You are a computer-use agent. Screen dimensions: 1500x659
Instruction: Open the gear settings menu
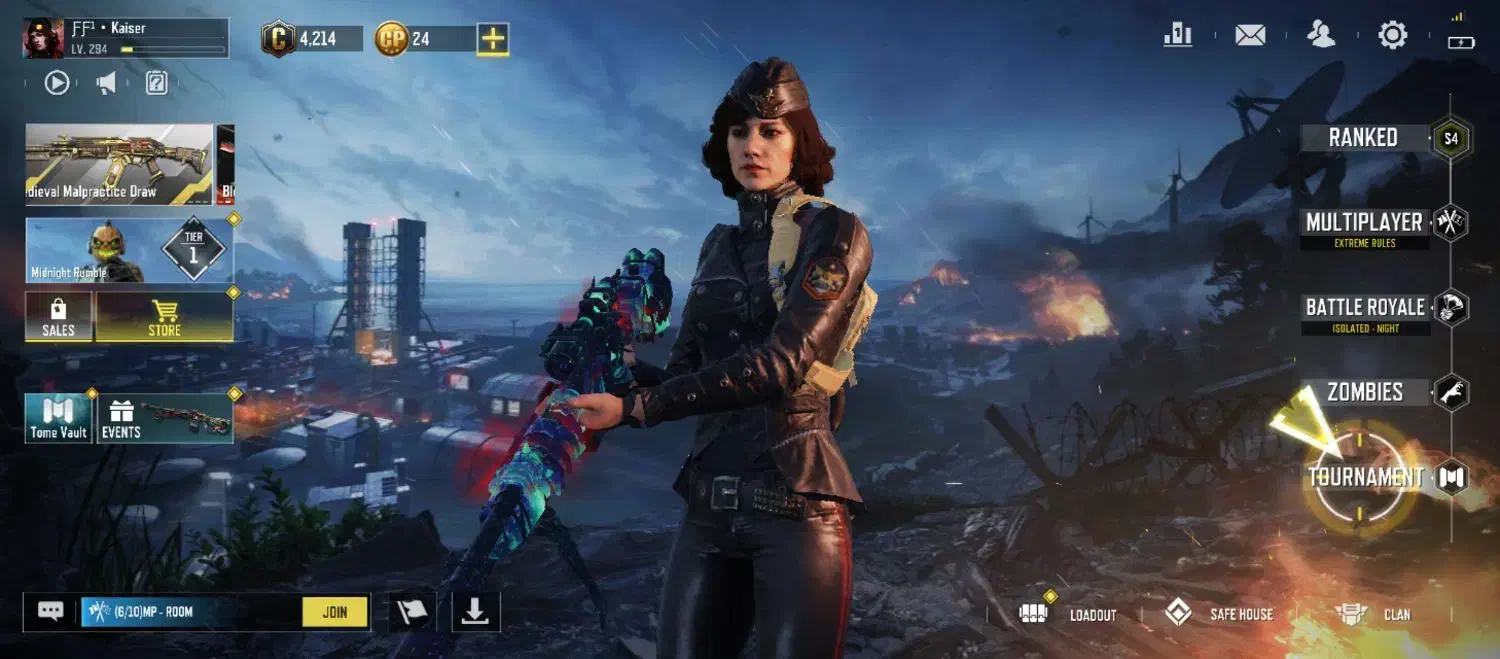point(1392,35)
